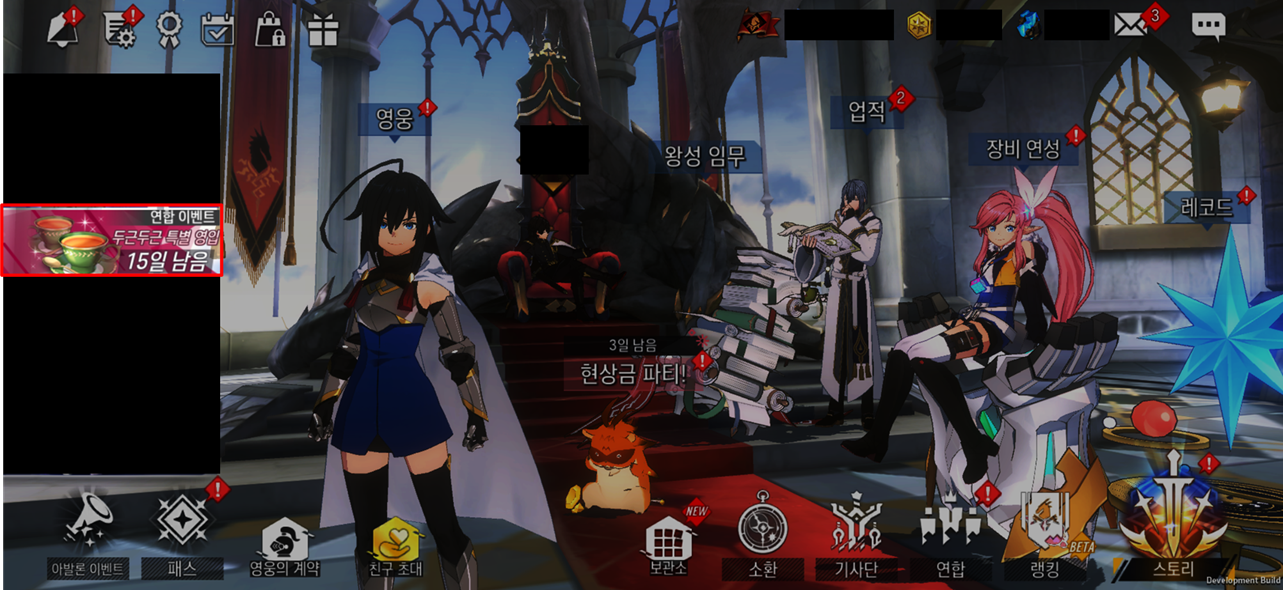1283x590 pixels.
Task: Open the chat speech bubble
Action: tap(1208, 26)
